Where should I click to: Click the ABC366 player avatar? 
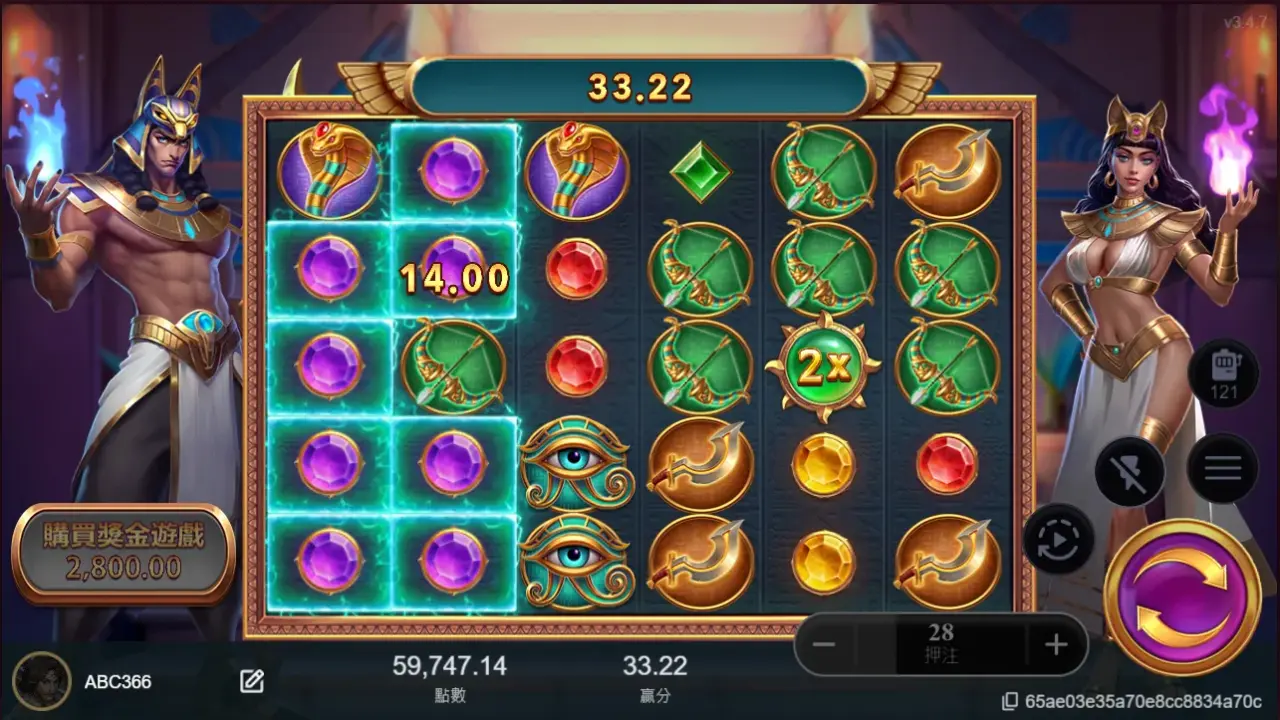tap(40, 681)
